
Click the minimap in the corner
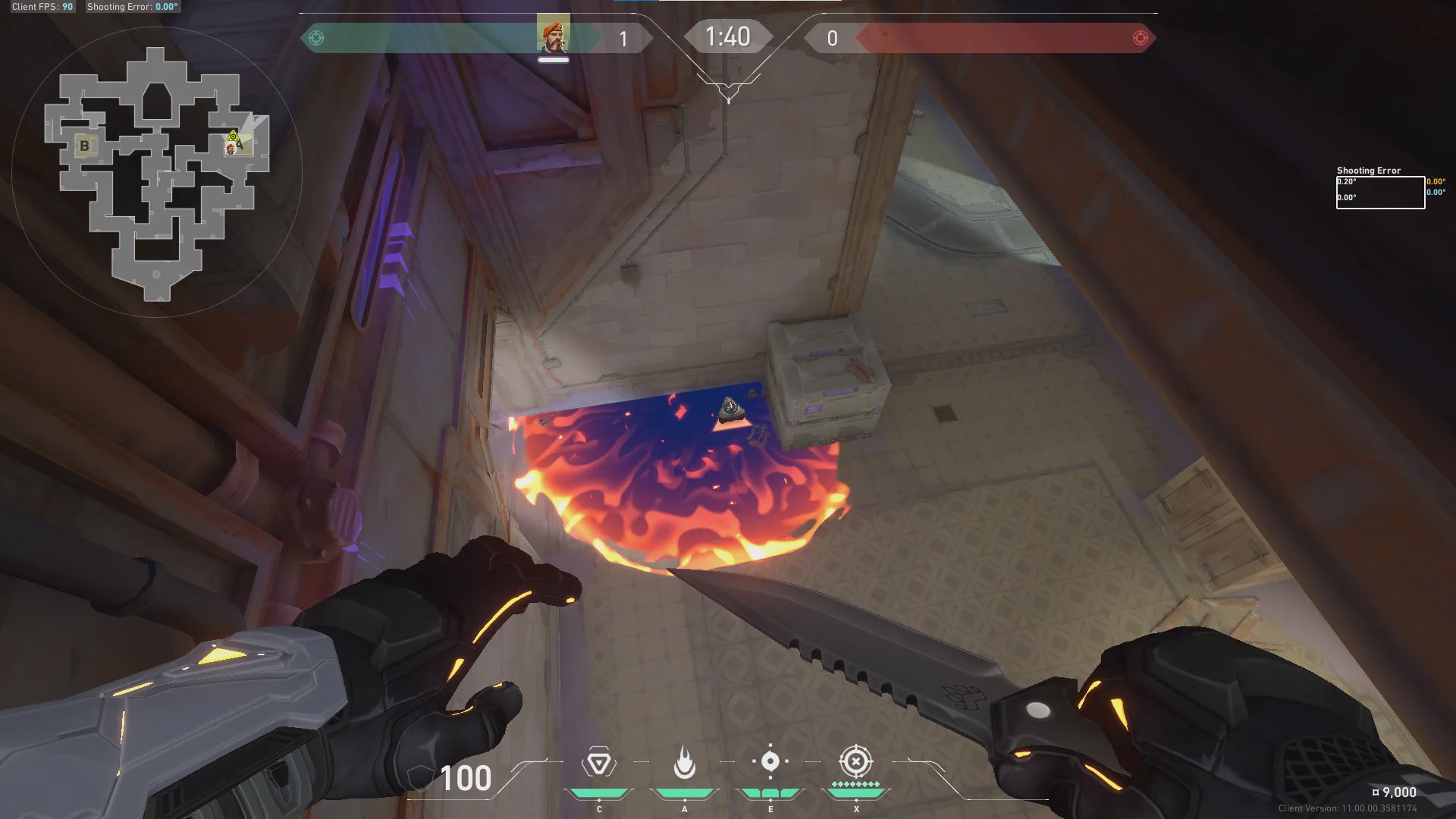(157, 173)
